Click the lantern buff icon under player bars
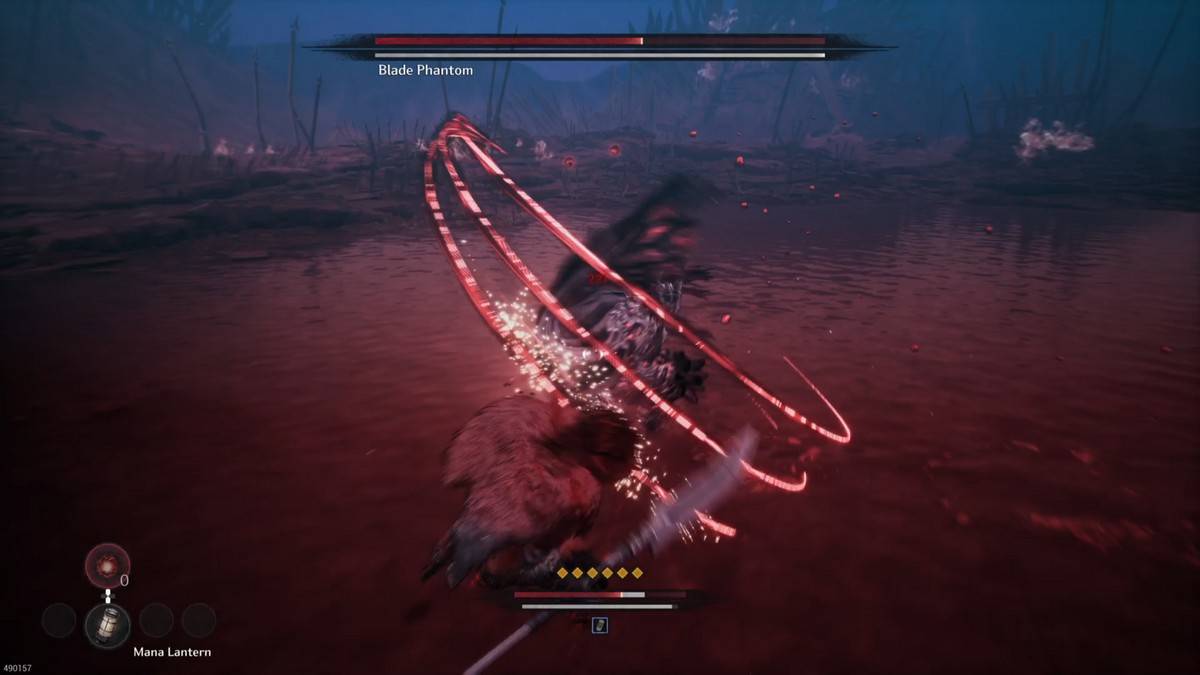The height and width of the screenshot is (675, 1200). point(600,625)
